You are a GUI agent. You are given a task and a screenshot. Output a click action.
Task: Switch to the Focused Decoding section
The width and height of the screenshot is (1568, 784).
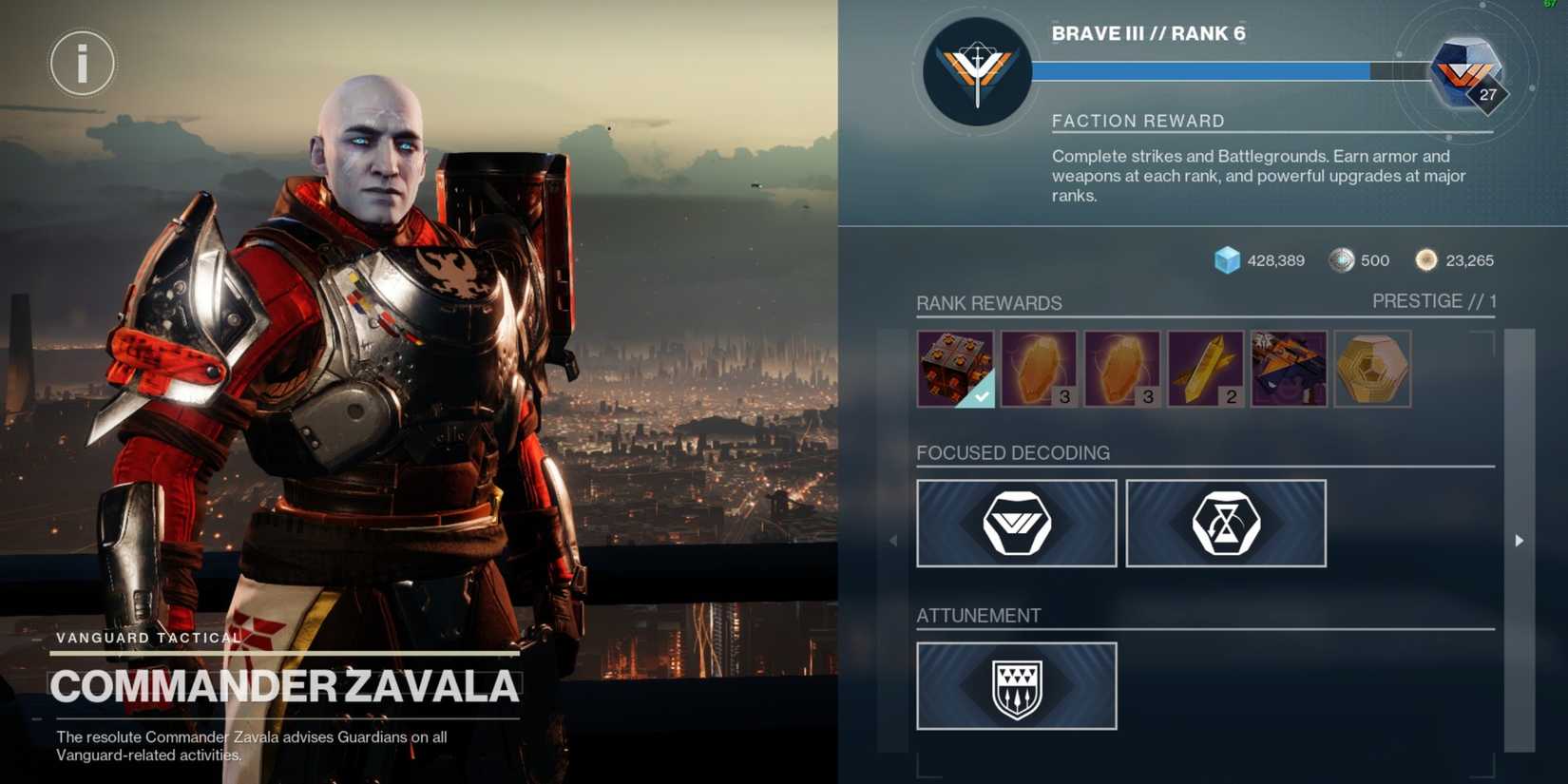tap(1013, 453)
